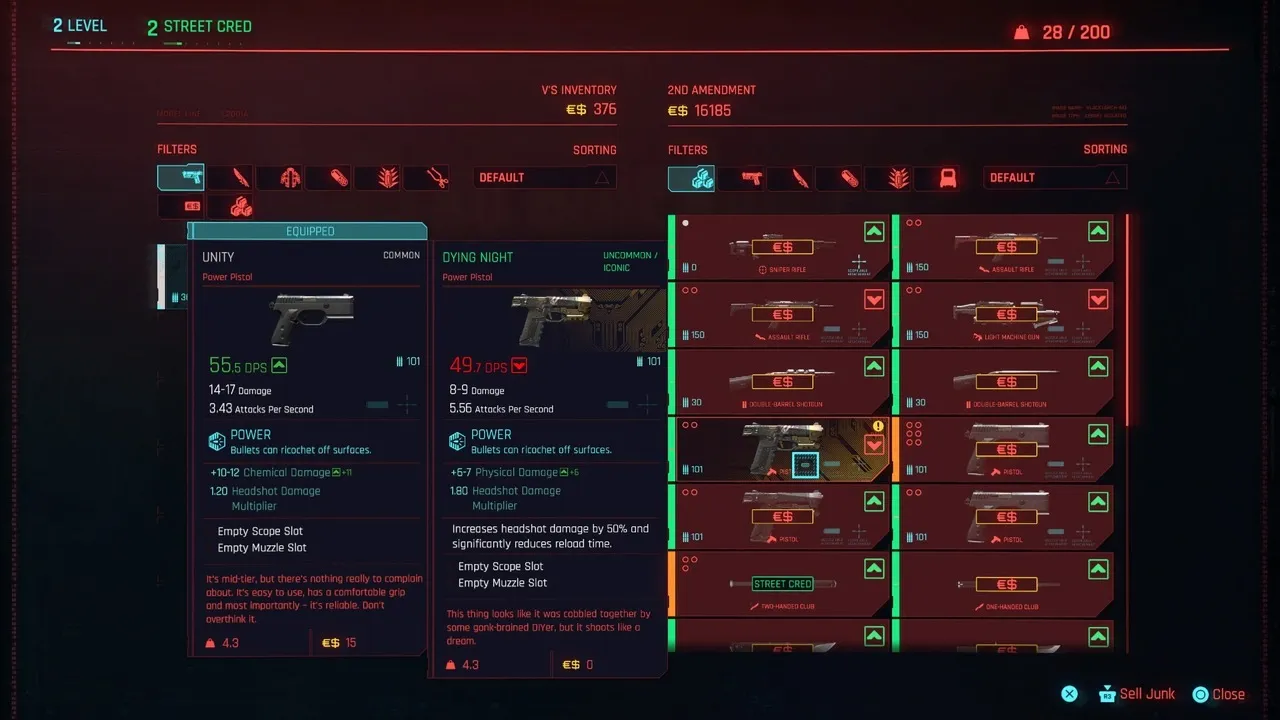
Task: Select the ranged weapons filter in V's inventory
Action: [x=183, y=177]
